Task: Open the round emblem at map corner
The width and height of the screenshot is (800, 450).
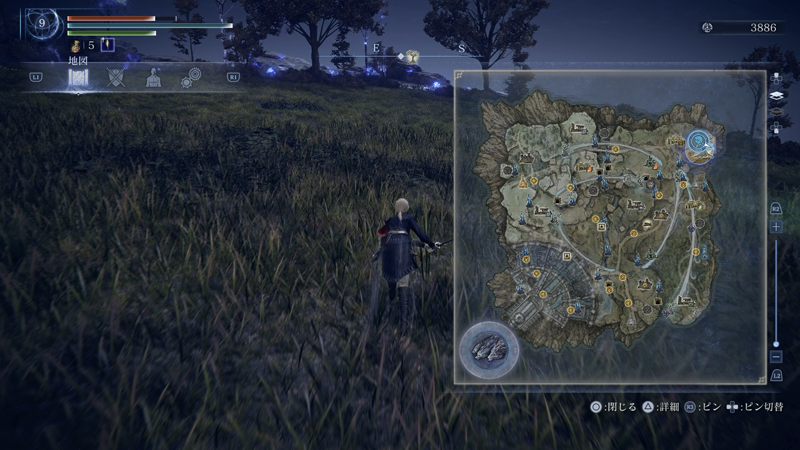Action: [489, 349]
